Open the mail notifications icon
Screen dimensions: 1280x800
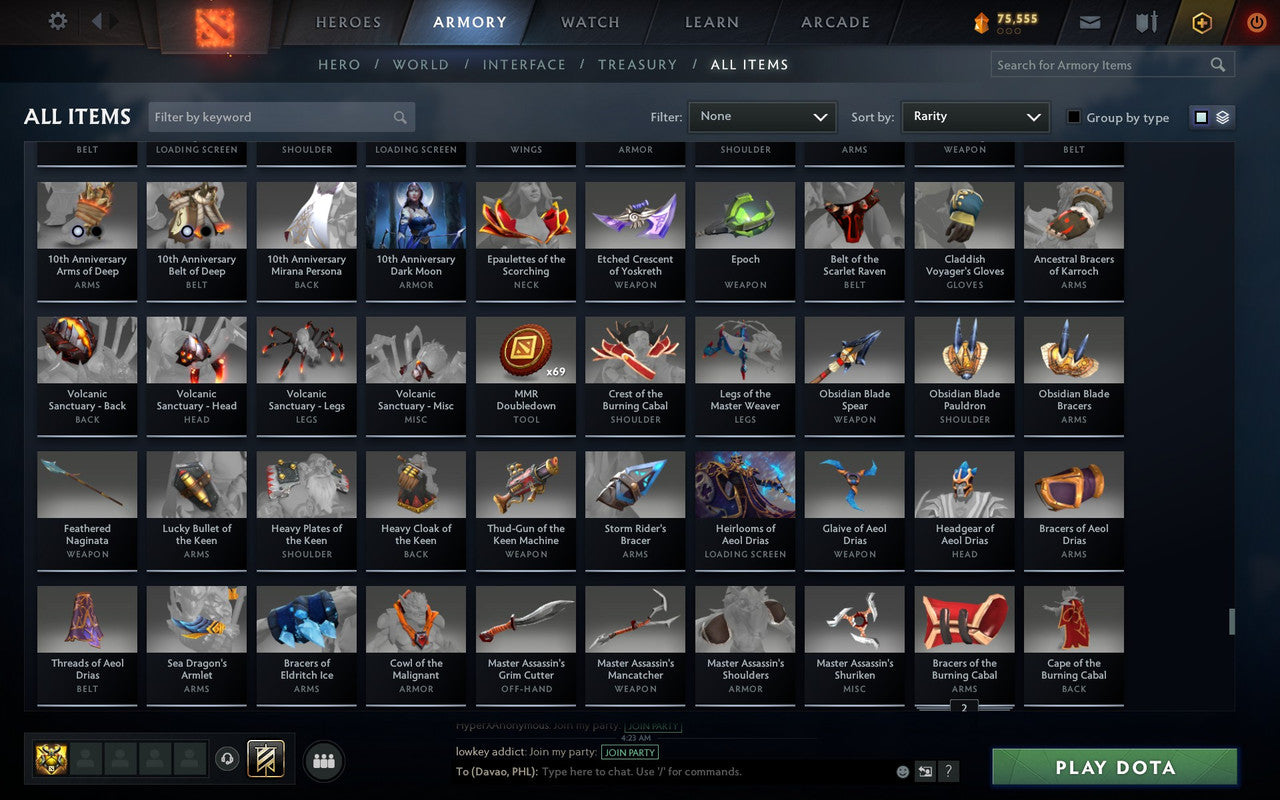[1090, 22]
